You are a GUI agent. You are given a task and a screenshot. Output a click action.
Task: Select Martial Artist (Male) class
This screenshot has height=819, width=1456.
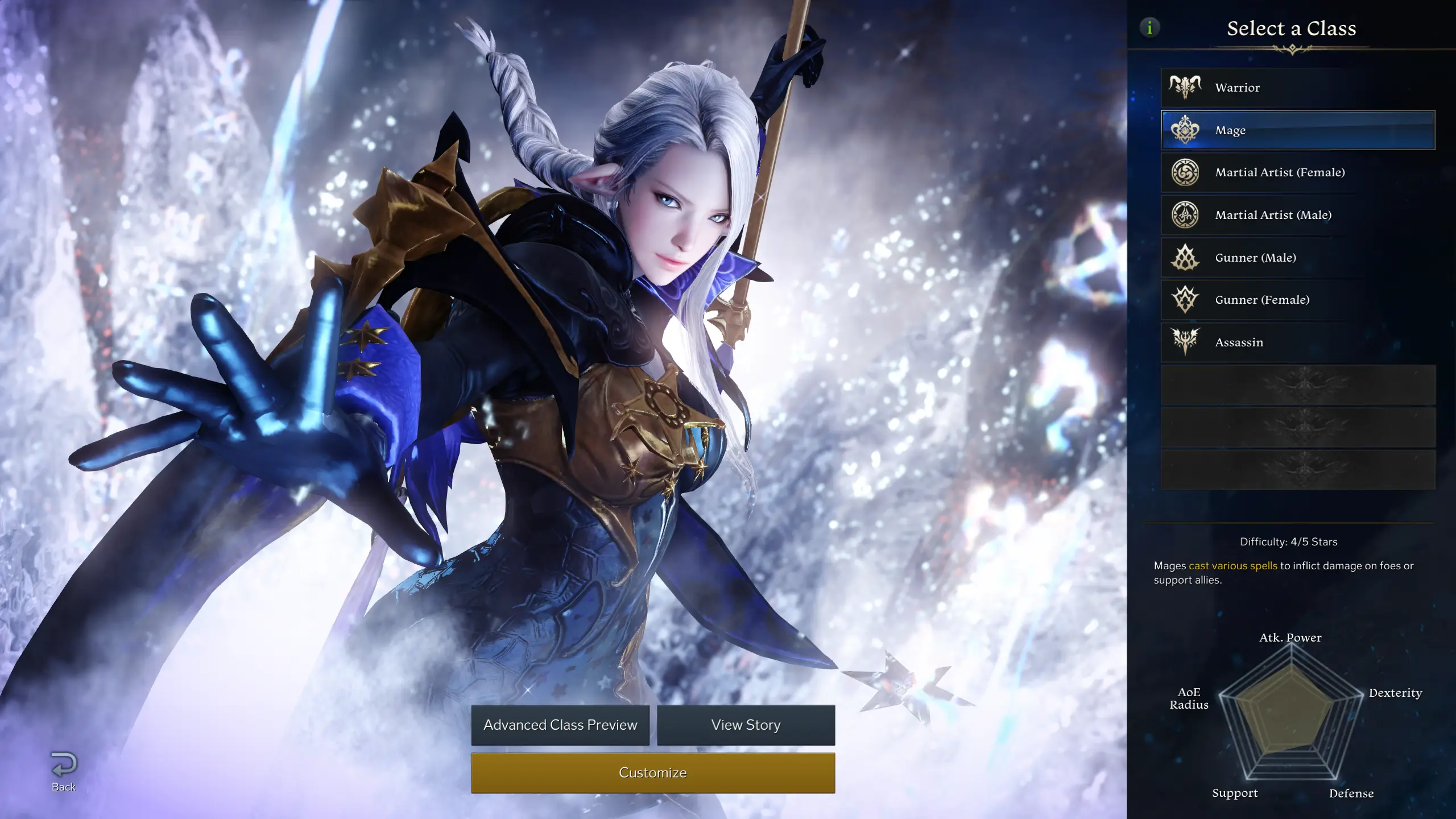click(1297, 215)
